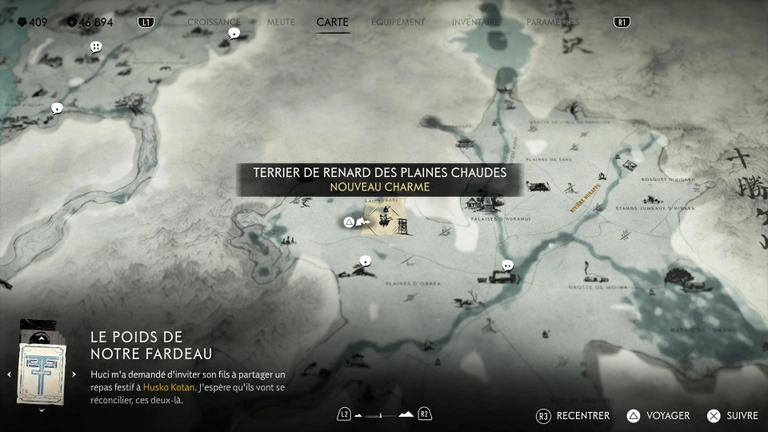Show the previous quest card with left arrow
This screenshot has width=768, height=432.
coord(9,374)
